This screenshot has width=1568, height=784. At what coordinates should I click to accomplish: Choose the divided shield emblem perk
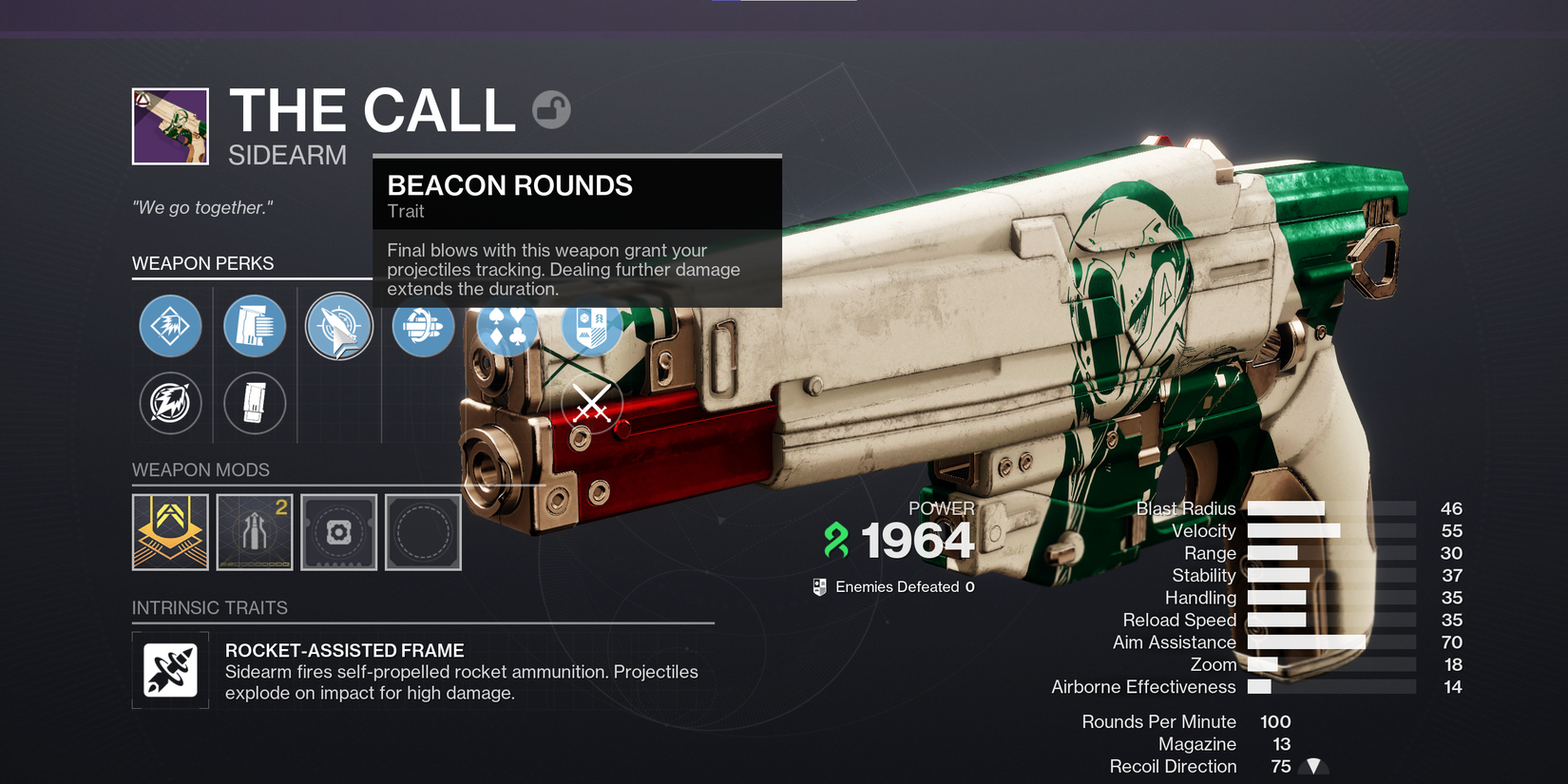[x=591, y=327]
